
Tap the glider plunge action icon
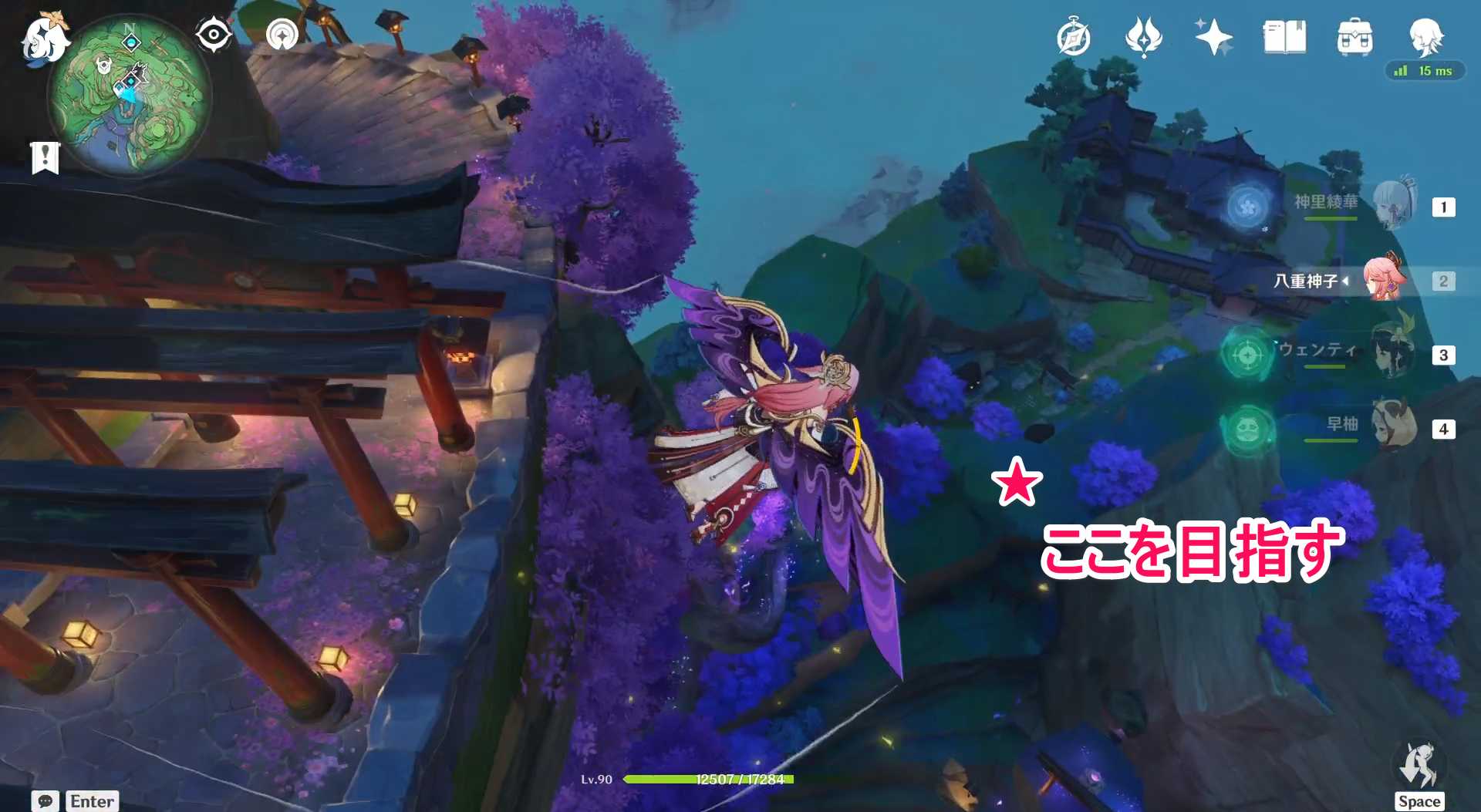(1419, 767)
